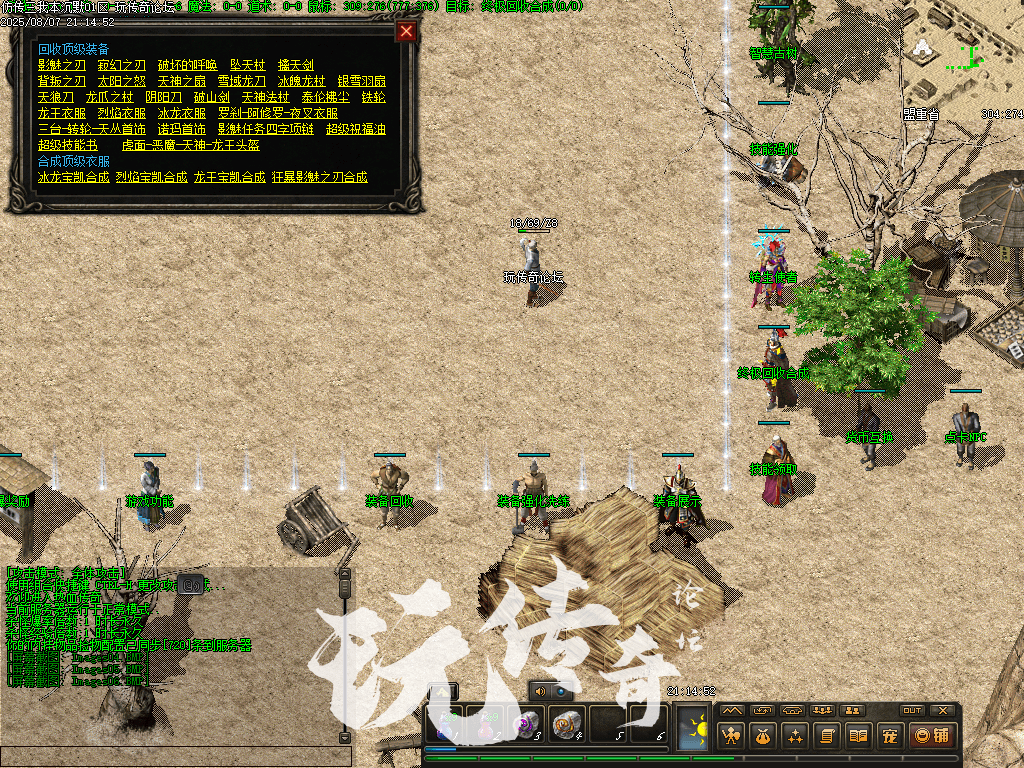Choose 狂暴影魅之刃合成 synthesis link
Viewport: 1024px width, 768px height.
(x=320, y=177)
